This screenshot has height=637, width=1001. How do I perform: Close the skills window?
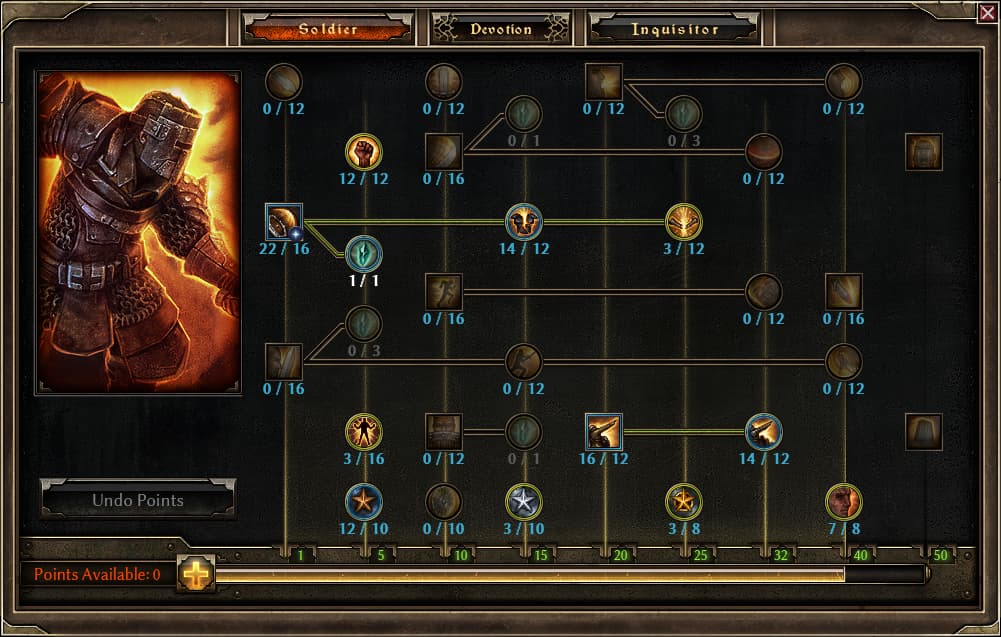click(987, 12)
